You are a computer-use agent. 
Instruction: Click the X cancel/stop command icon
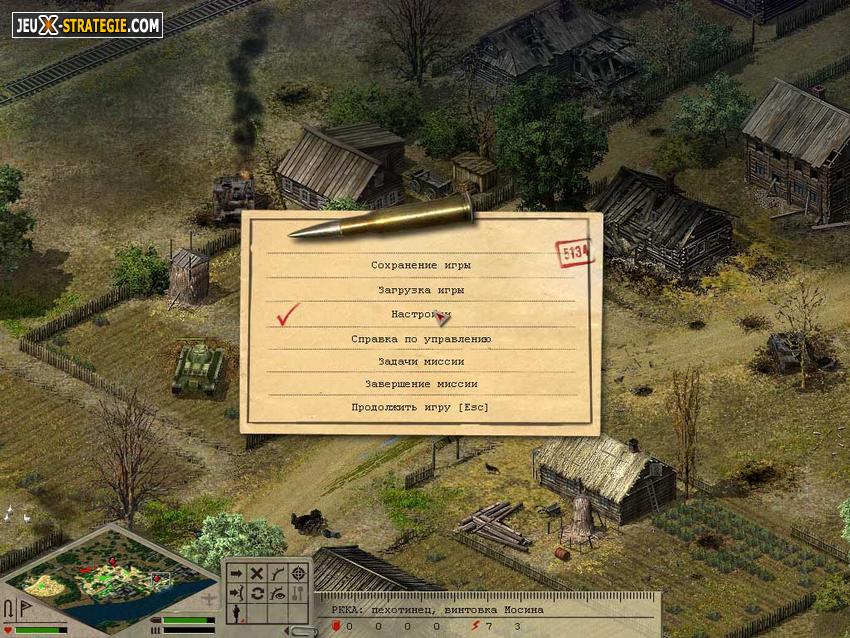pyautogui.click(x=257, y=573)
